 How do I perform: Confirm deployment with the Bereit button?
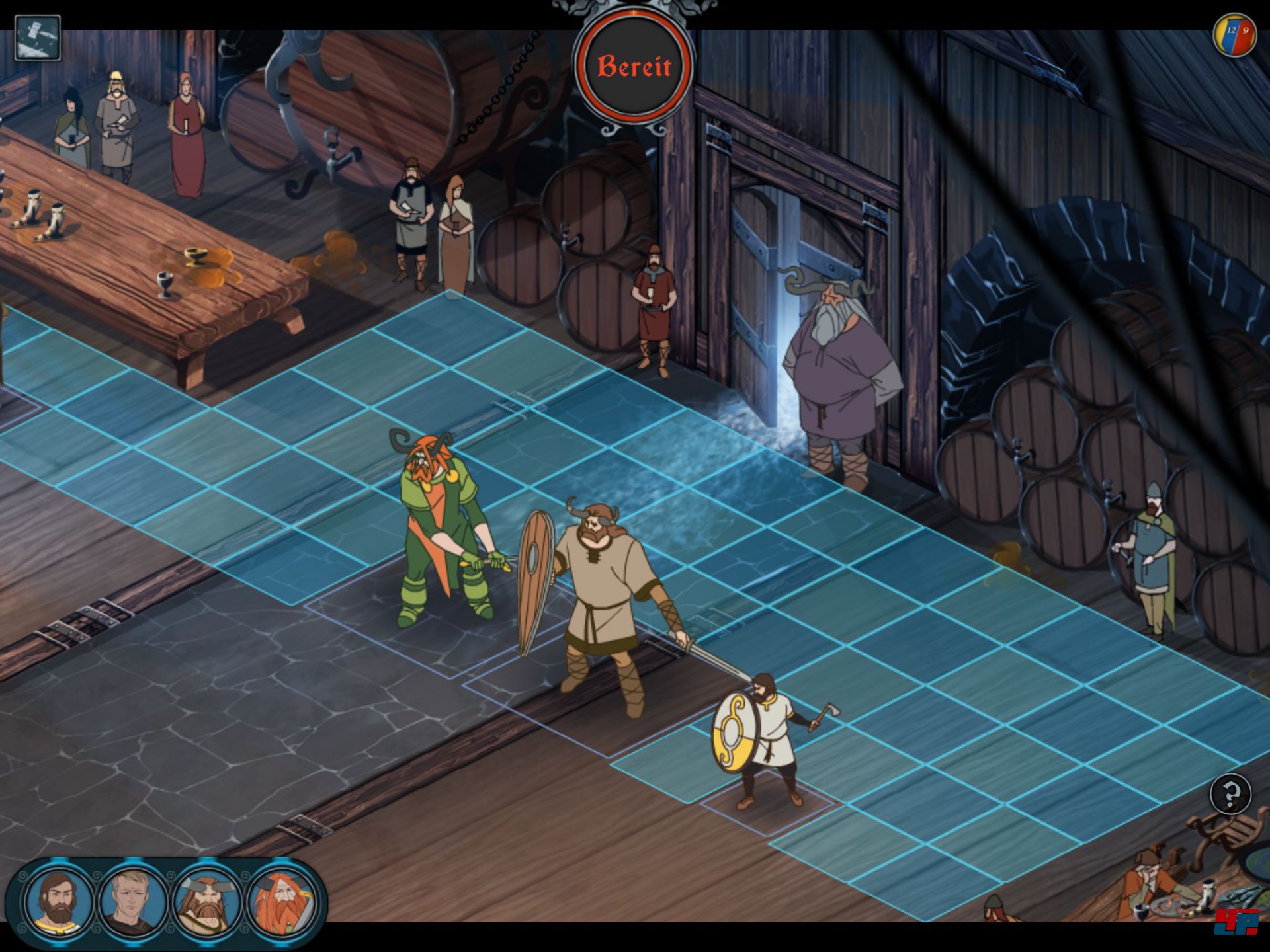coord(634,67)
